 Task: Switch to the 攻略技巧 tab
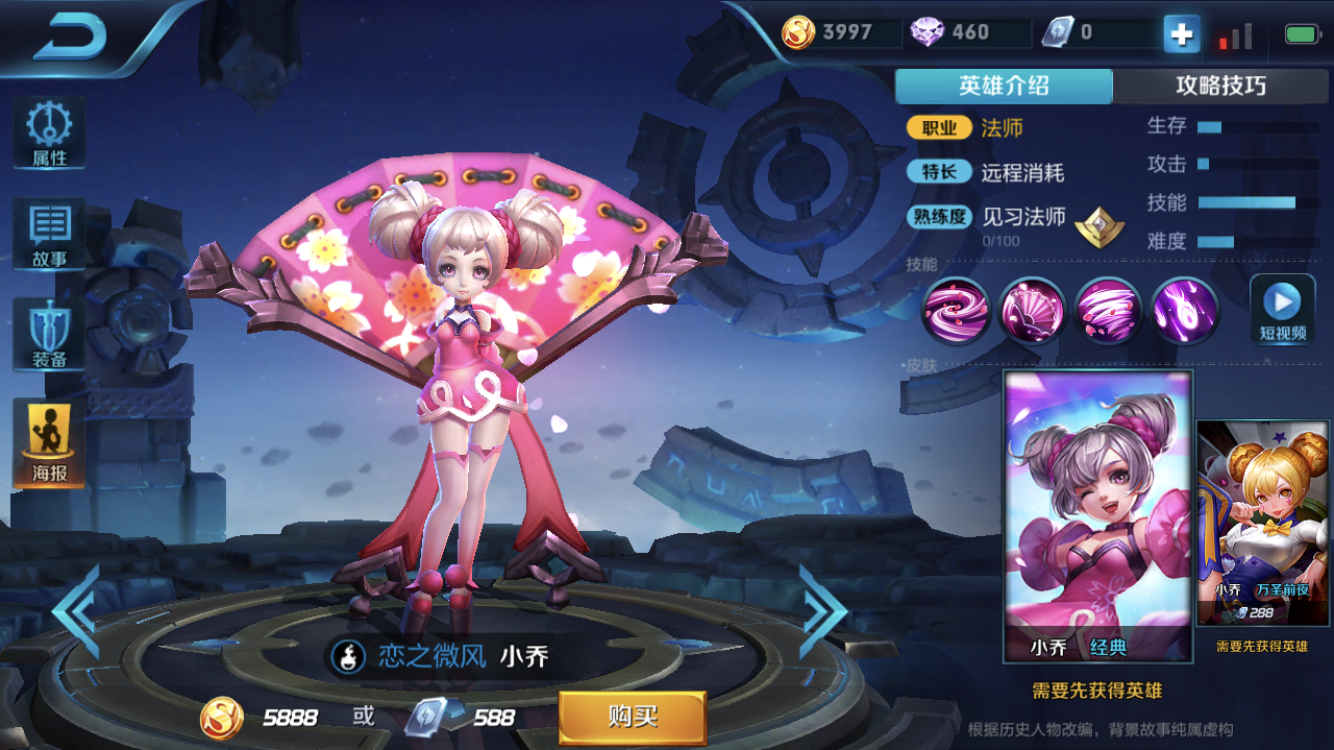pos(1224,86)
